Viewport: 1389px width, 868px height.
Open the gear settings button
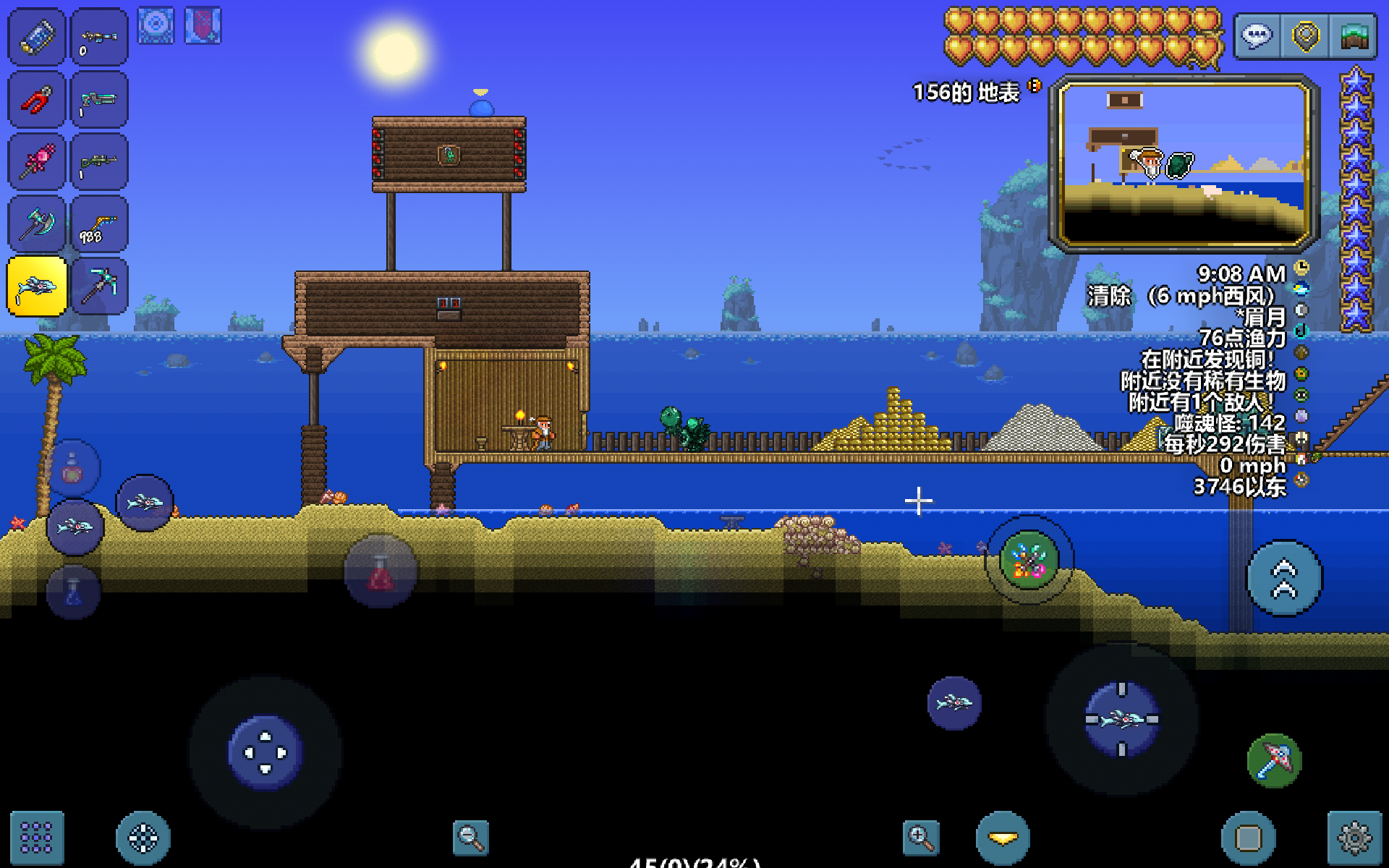coord(1354,838)
